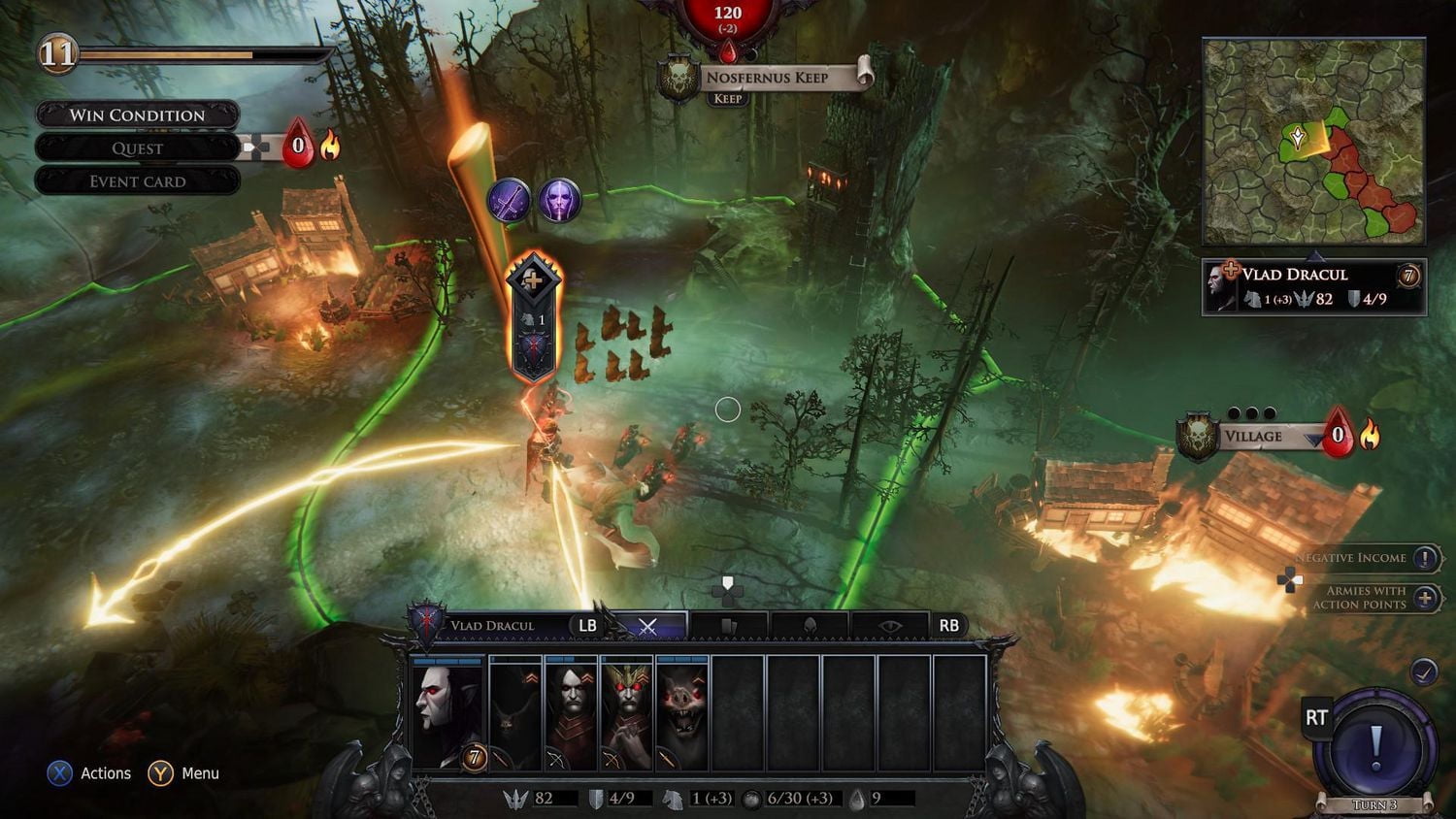
Task: Expand the Quest panel
Action: [x=136, y=147]
